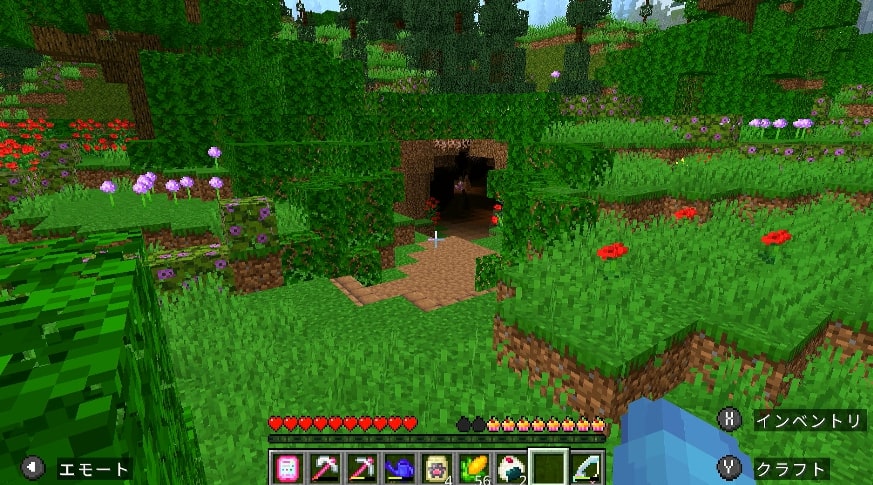This screenshot has width=873, height=485.
Task: Select the pink-handled hoe in the hotbar
Action: tap(325, 468)
